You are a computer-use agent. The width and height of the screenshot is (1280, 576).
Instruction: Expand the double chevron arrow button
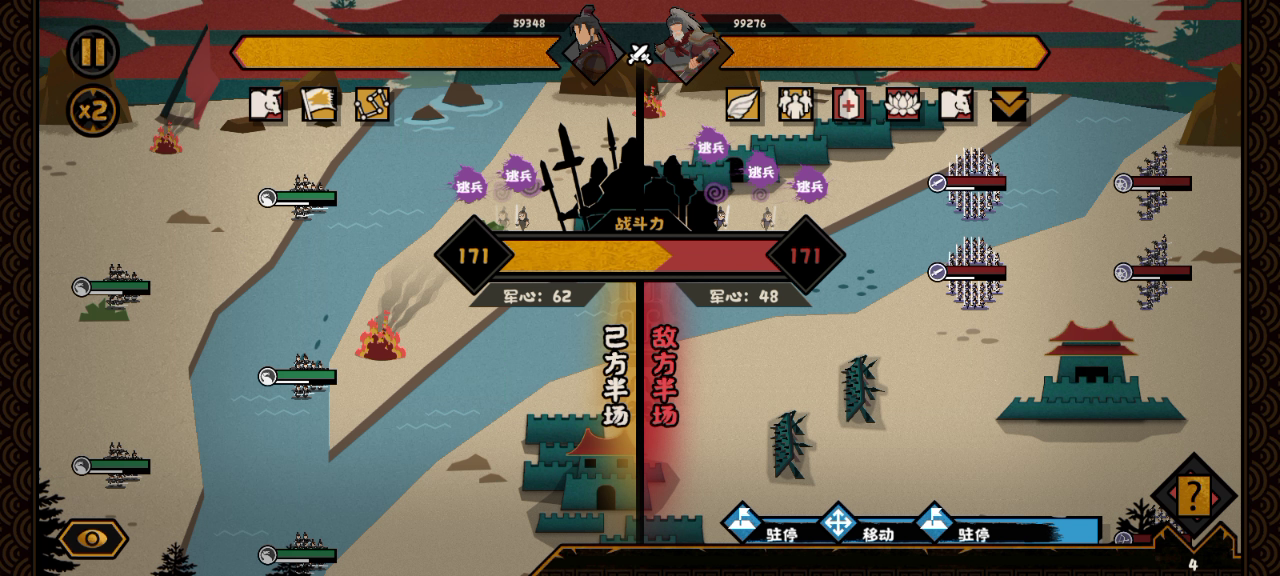(1009, 104)
